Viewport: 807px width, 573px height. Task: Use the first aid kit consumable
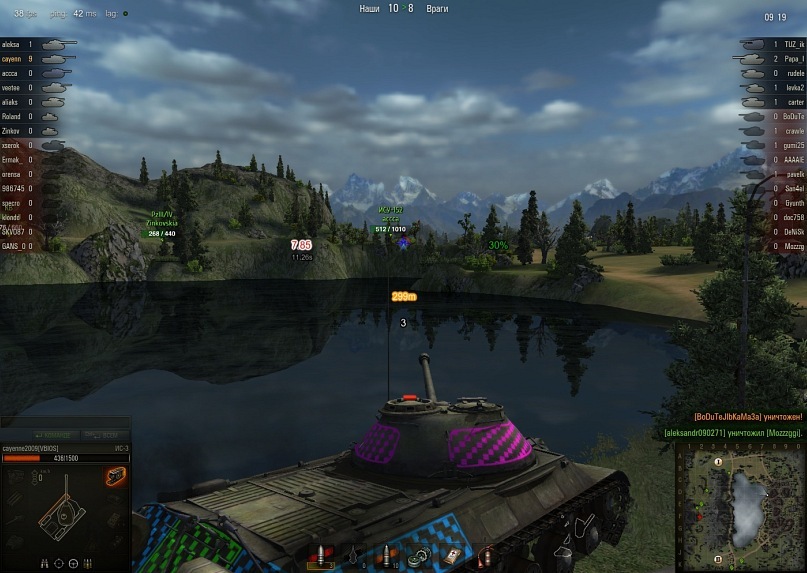[453, 555]
